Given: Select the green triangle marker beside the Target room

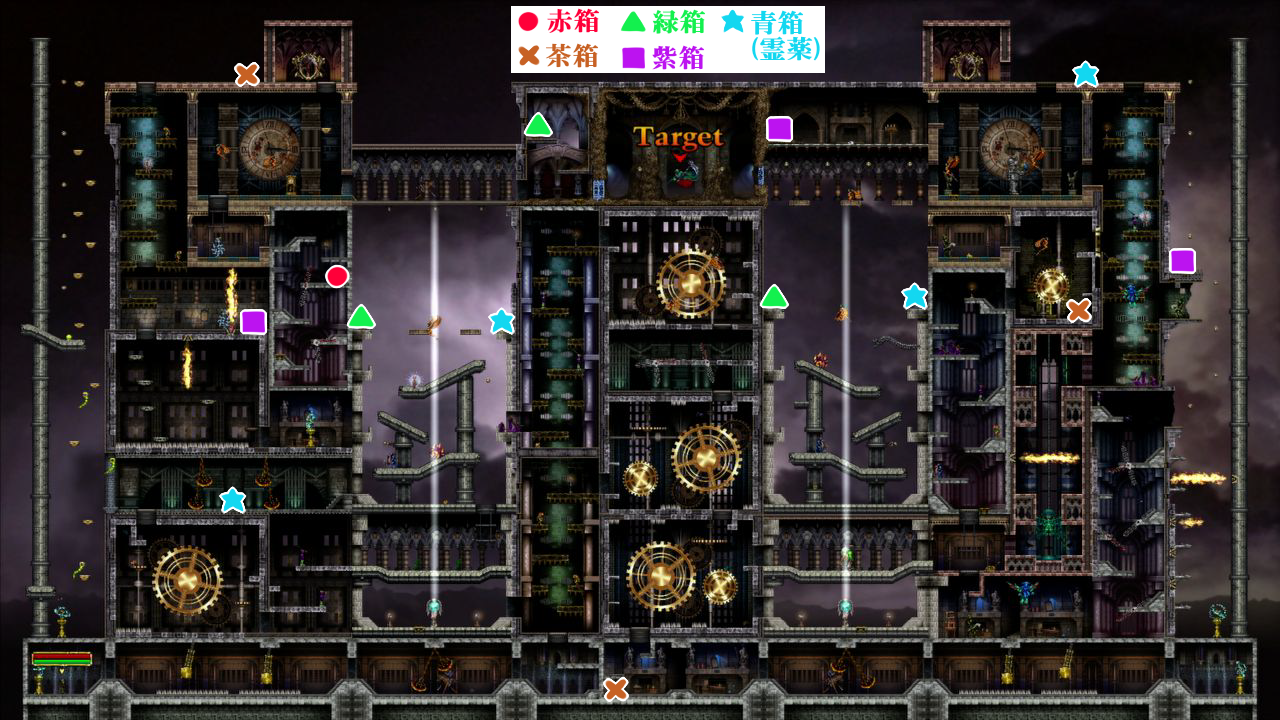Looking at the screenshot, I should [x=538, y=125].
